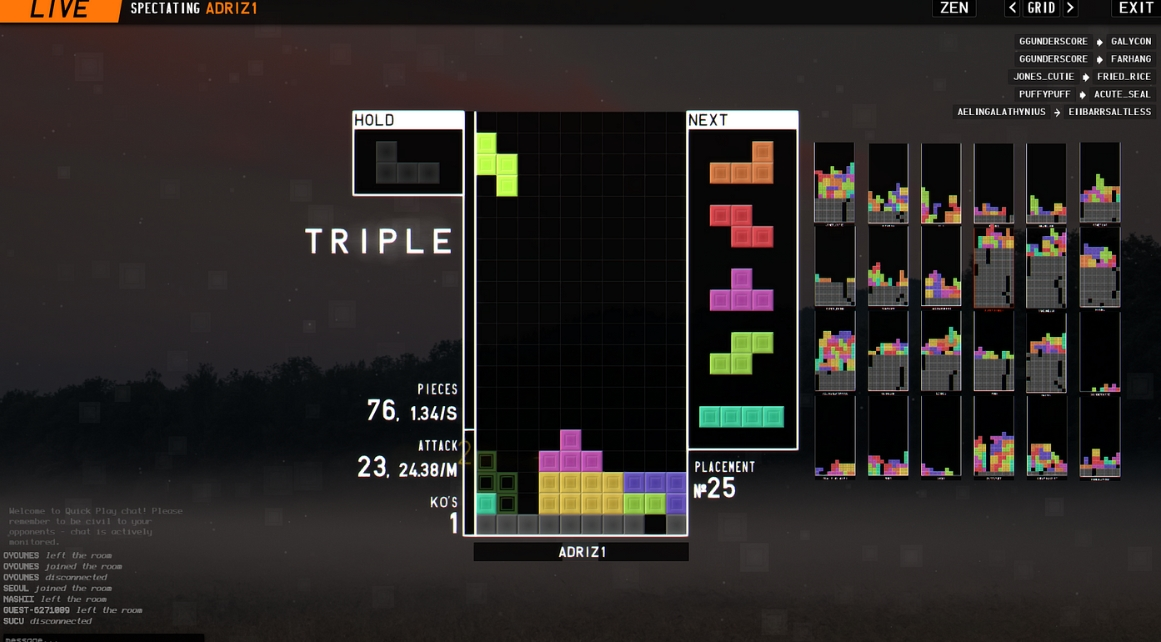The height and width of the screenshot is (642, 1161).
Task: Click the GRID view mode label
Action: 1041,8
